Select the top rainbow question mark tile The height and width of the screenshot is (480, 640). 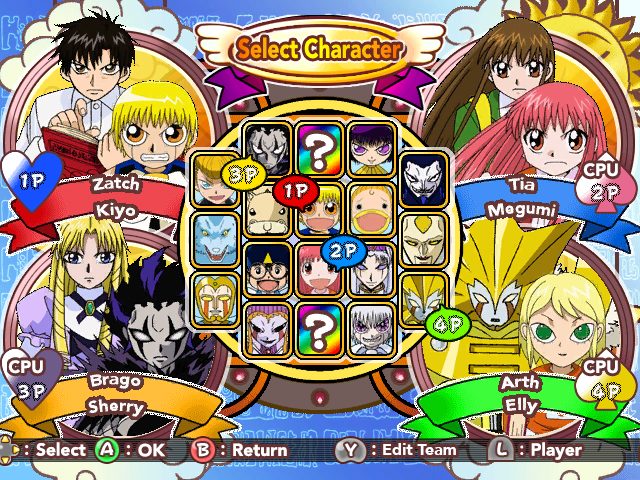320,150
